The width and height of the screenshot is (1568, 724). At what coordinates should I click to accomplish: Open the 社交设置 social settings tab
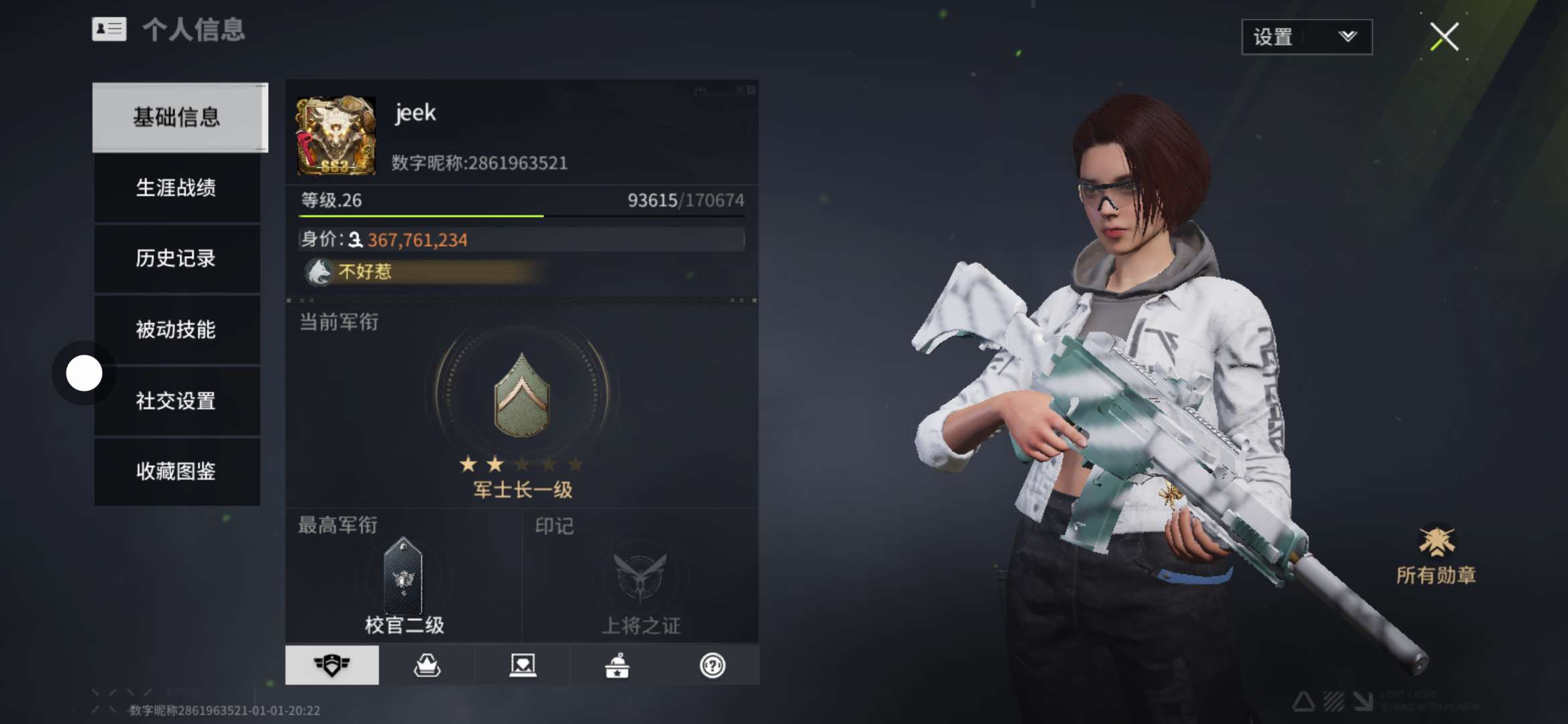[x=176, y=401]
